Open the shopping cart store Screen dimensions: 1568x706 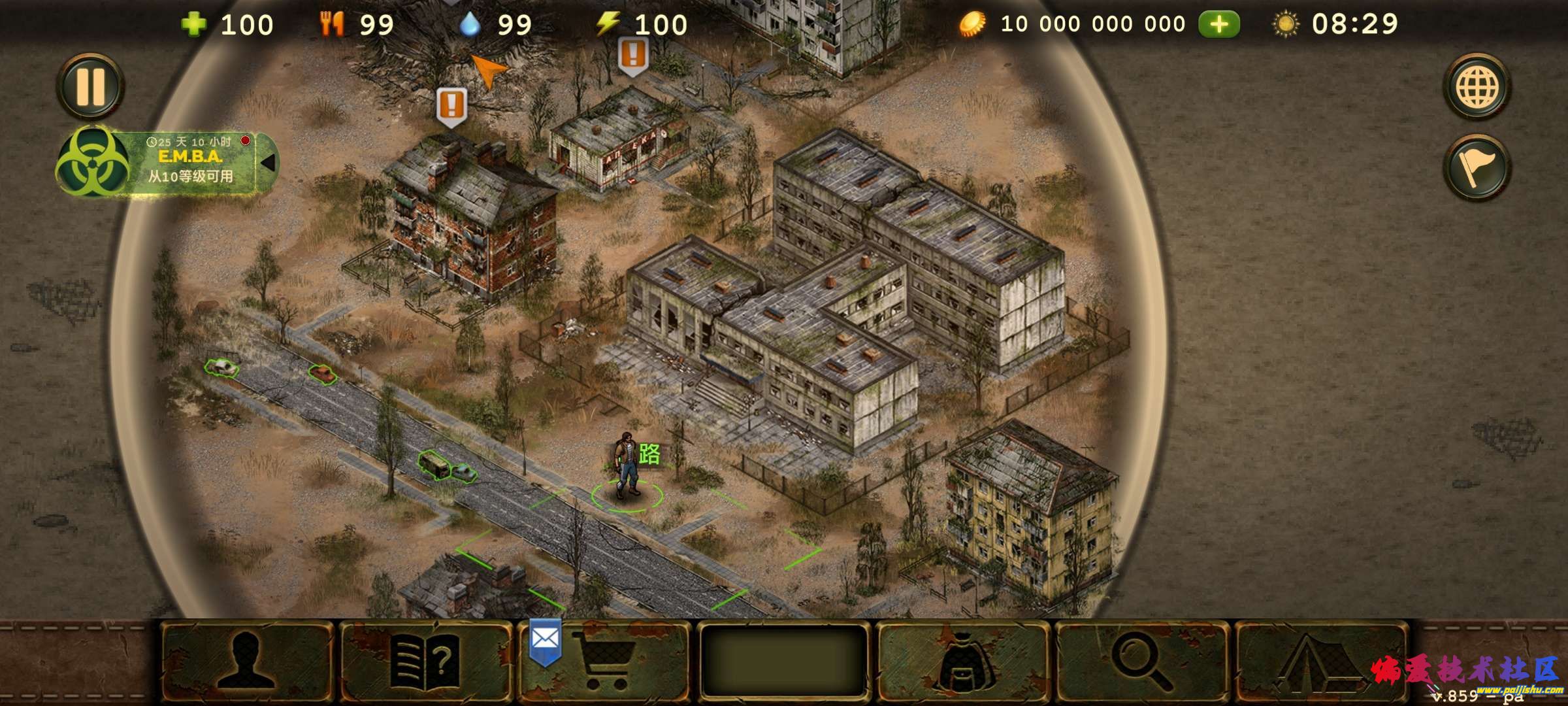coord(602,662)
